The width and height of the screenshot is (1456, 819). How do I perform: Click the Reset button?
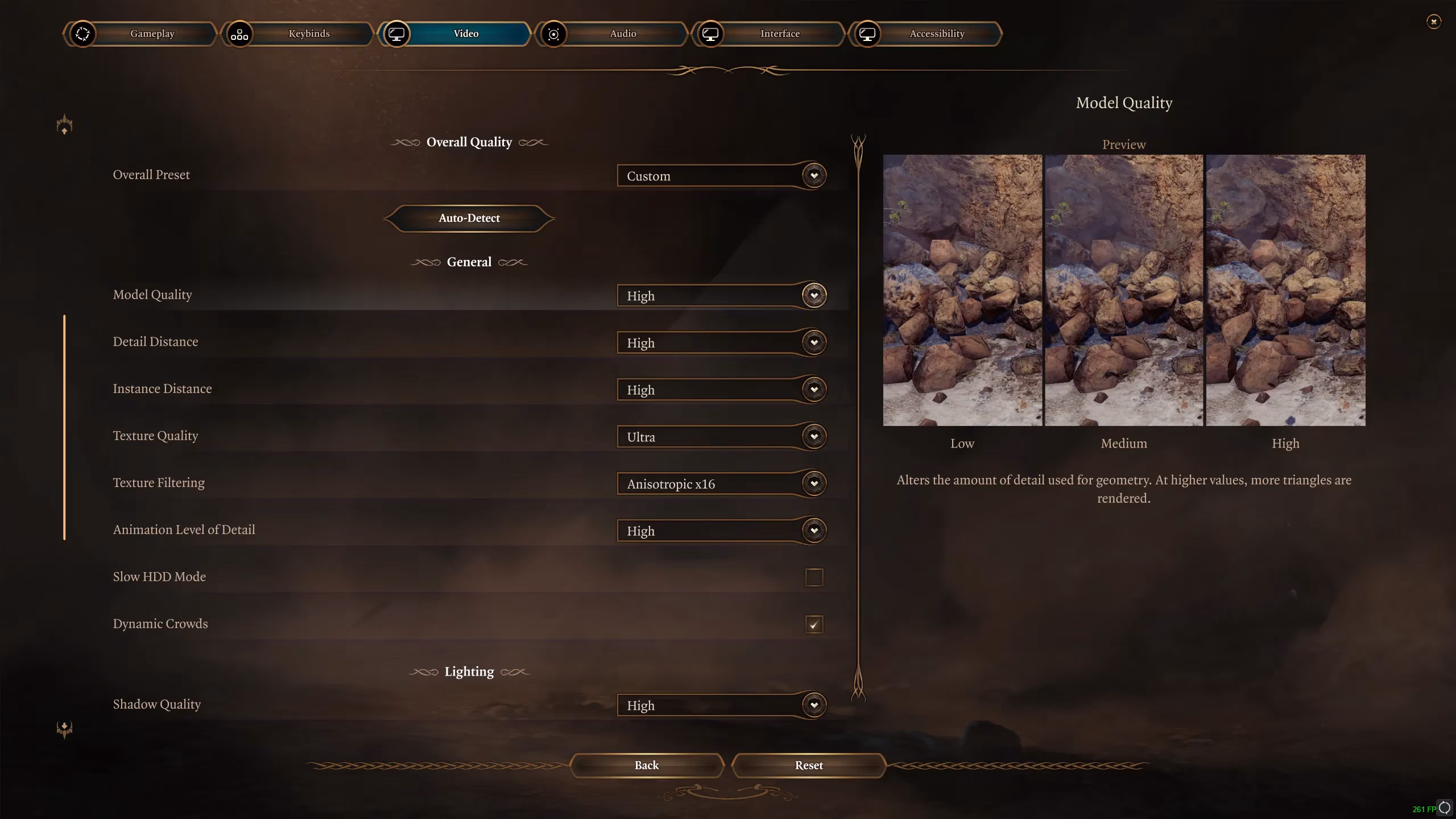pyautogui.click(x=808, y=765)
